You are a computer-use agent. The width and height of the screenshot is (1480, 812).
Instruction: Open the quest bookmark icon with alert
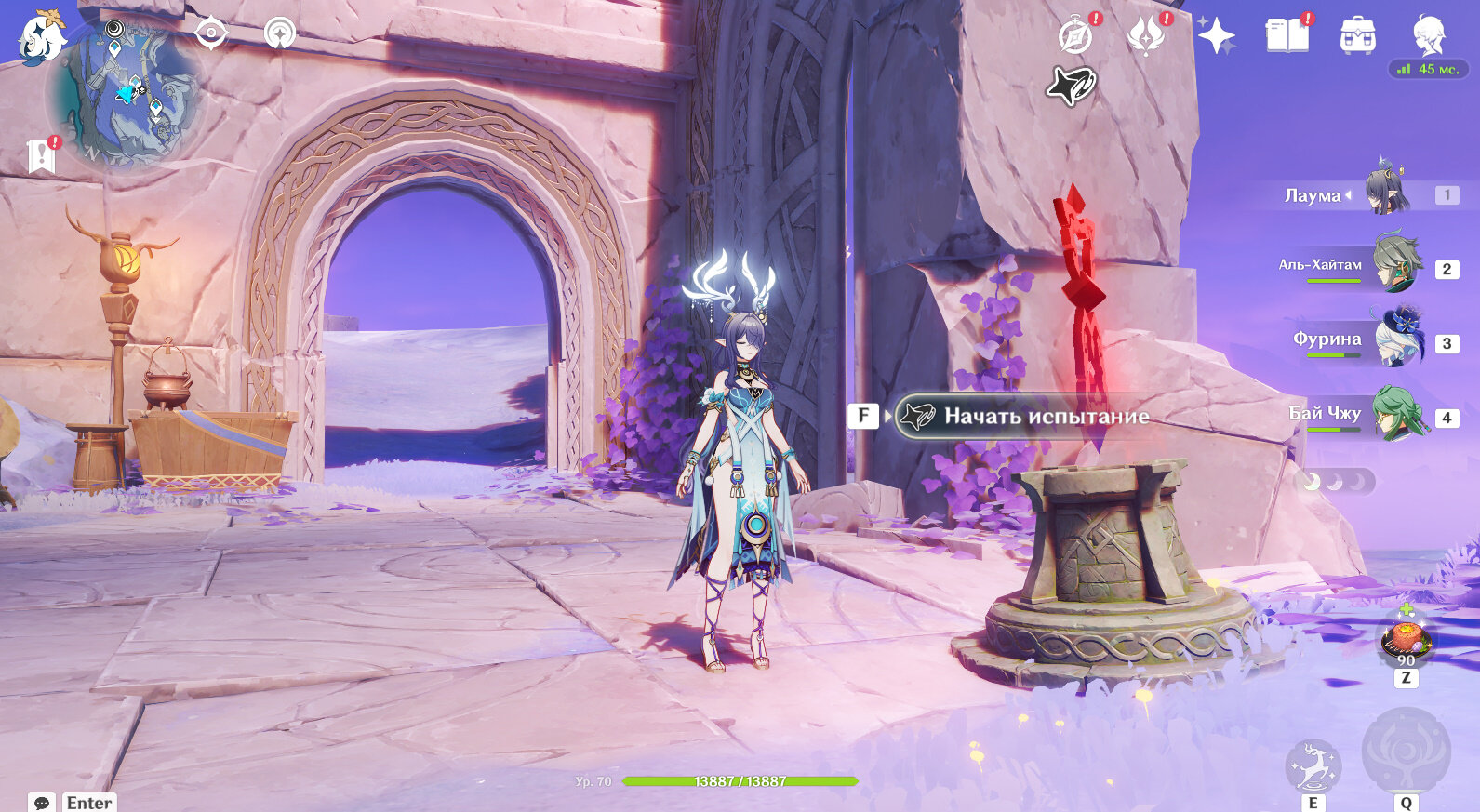tap(42, 156)
